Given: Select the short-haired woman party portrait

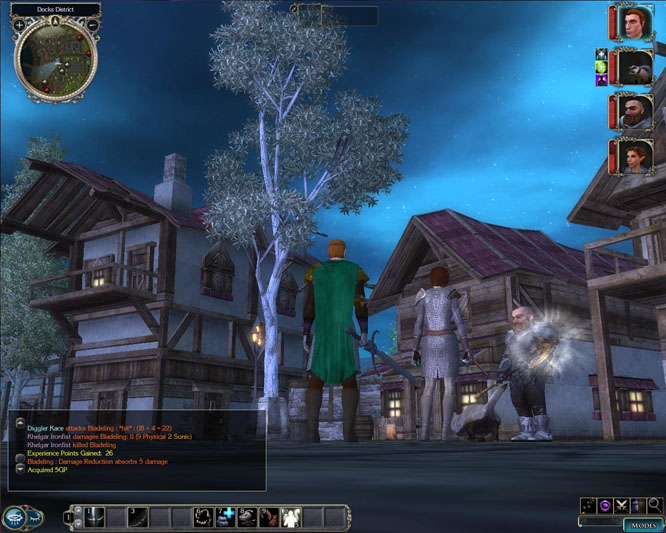Looking at the screenshot, I should point(633,157).
